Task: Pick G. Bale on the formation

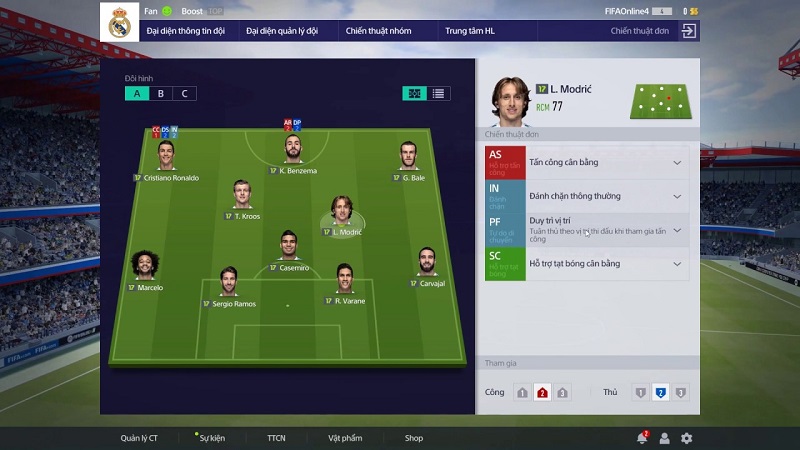Action: (x=408, y=155)
